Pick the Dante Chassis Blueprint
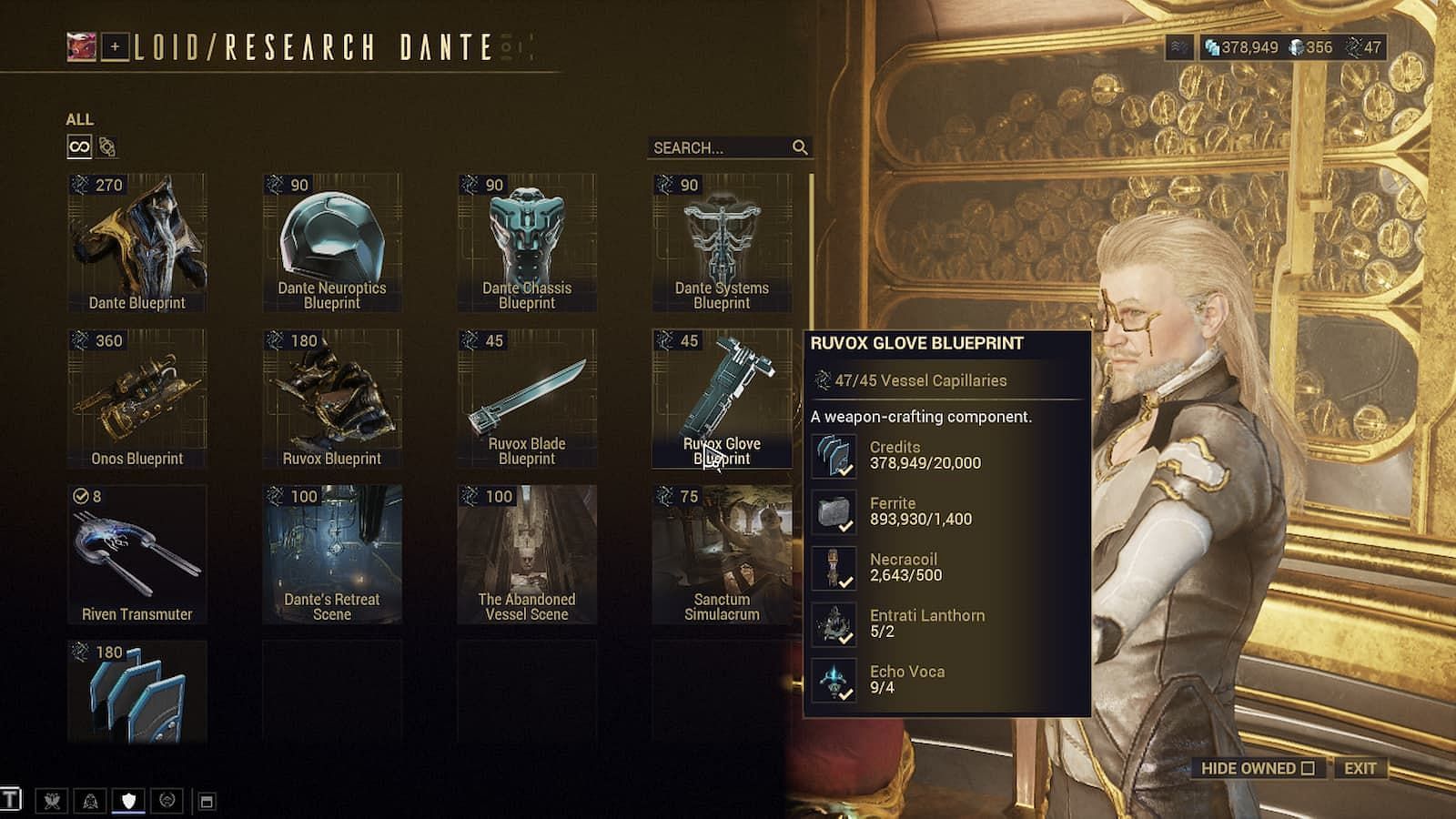Image resolution: width=1456 pixels, height=819 pixels. point(527,243)
